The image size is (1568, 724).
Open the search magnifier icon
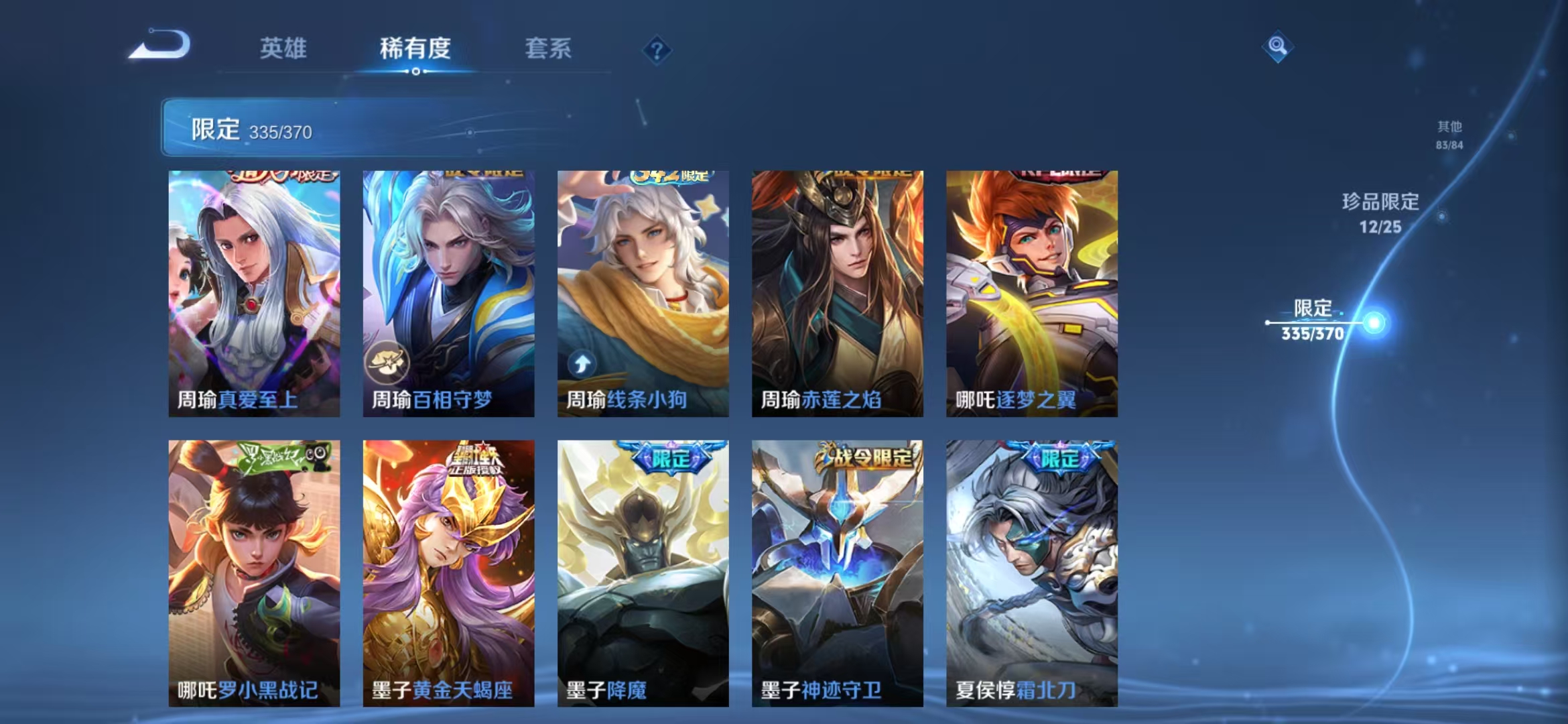[x=1279, y=46]
